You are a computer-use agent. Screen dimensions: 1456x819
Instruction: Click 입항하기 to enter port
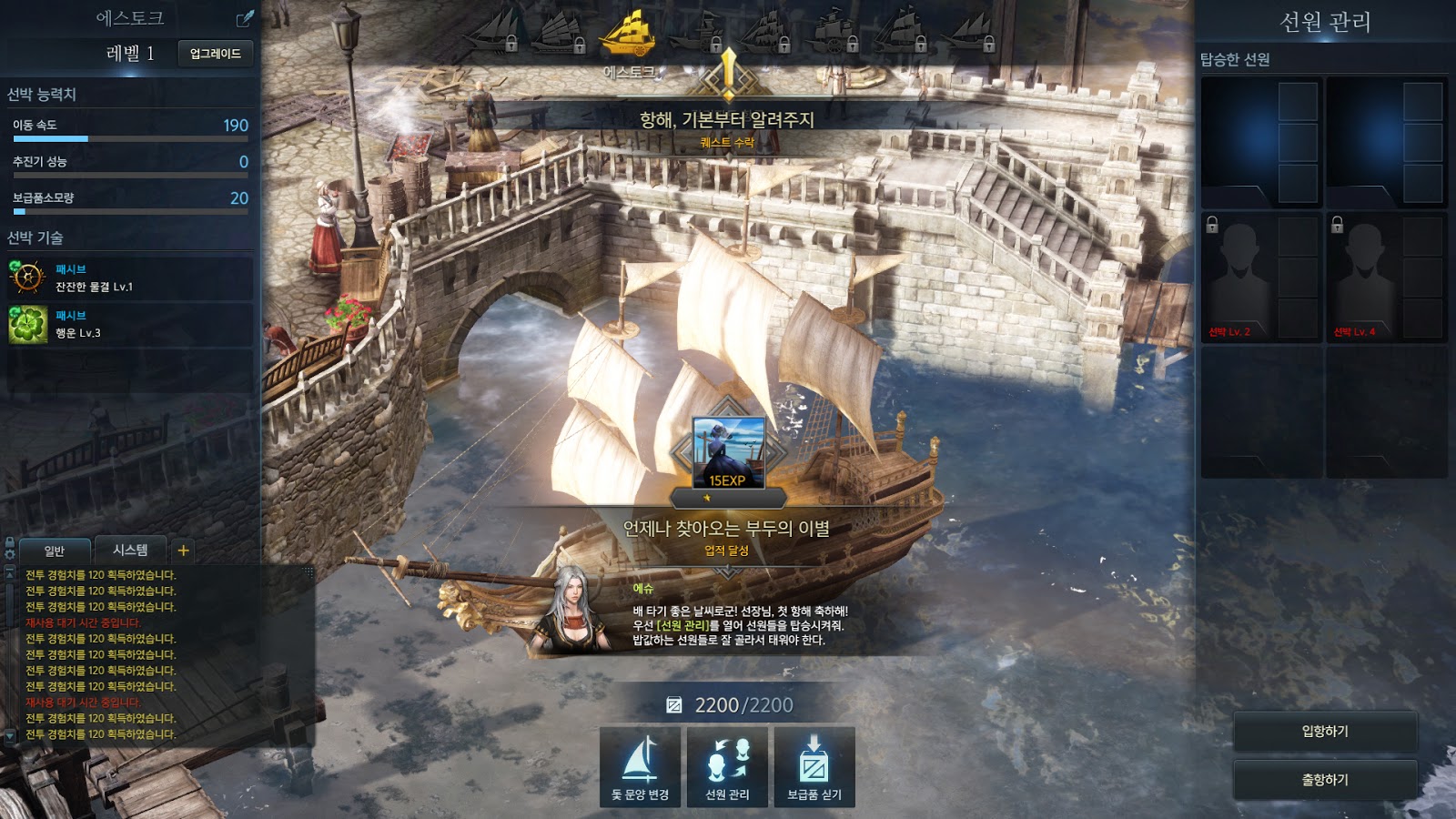click(x=1325, y=732)
